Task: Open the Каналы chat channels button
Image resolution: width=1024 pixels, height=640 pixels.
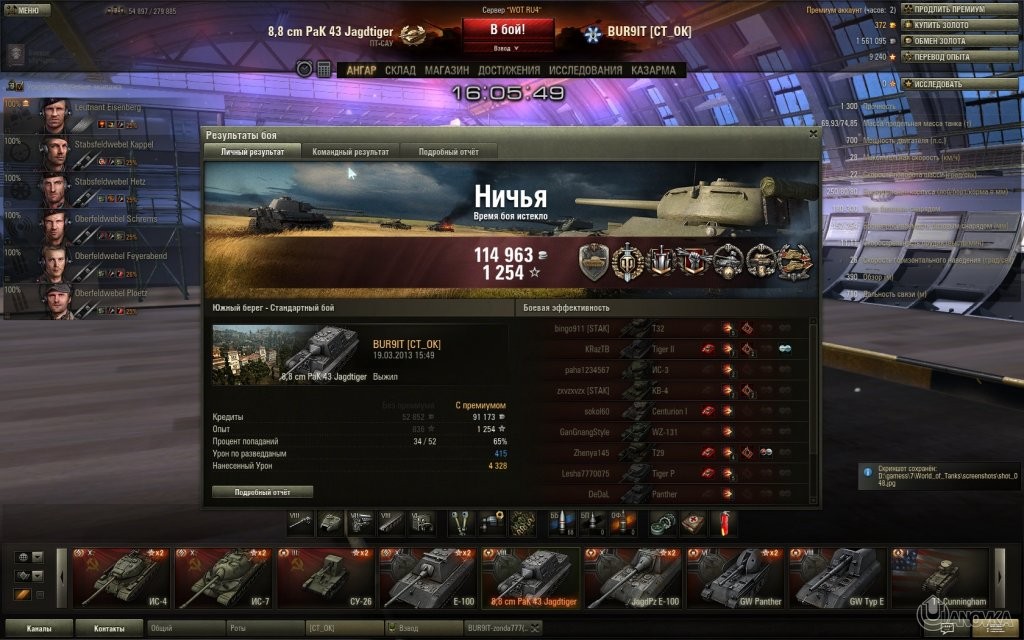Action: coord(40,628)
